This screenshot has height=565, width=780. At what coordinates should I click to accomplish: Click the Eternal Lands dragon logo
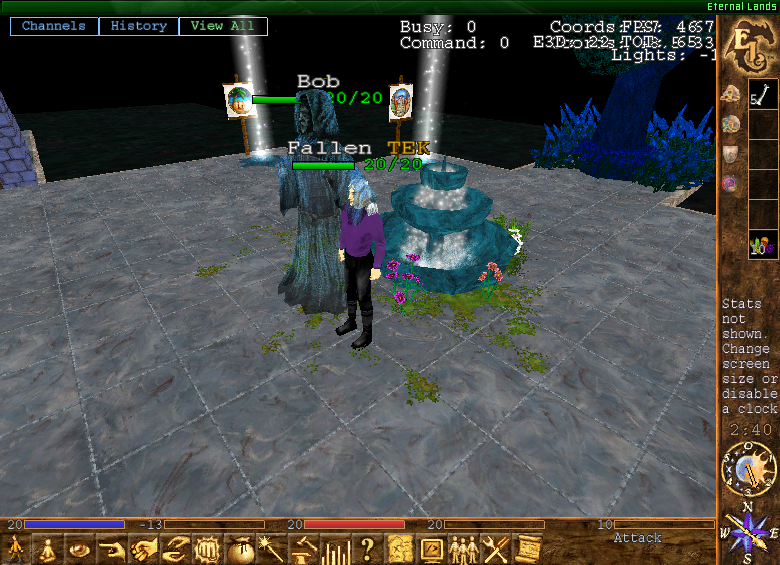coord(748,50)
